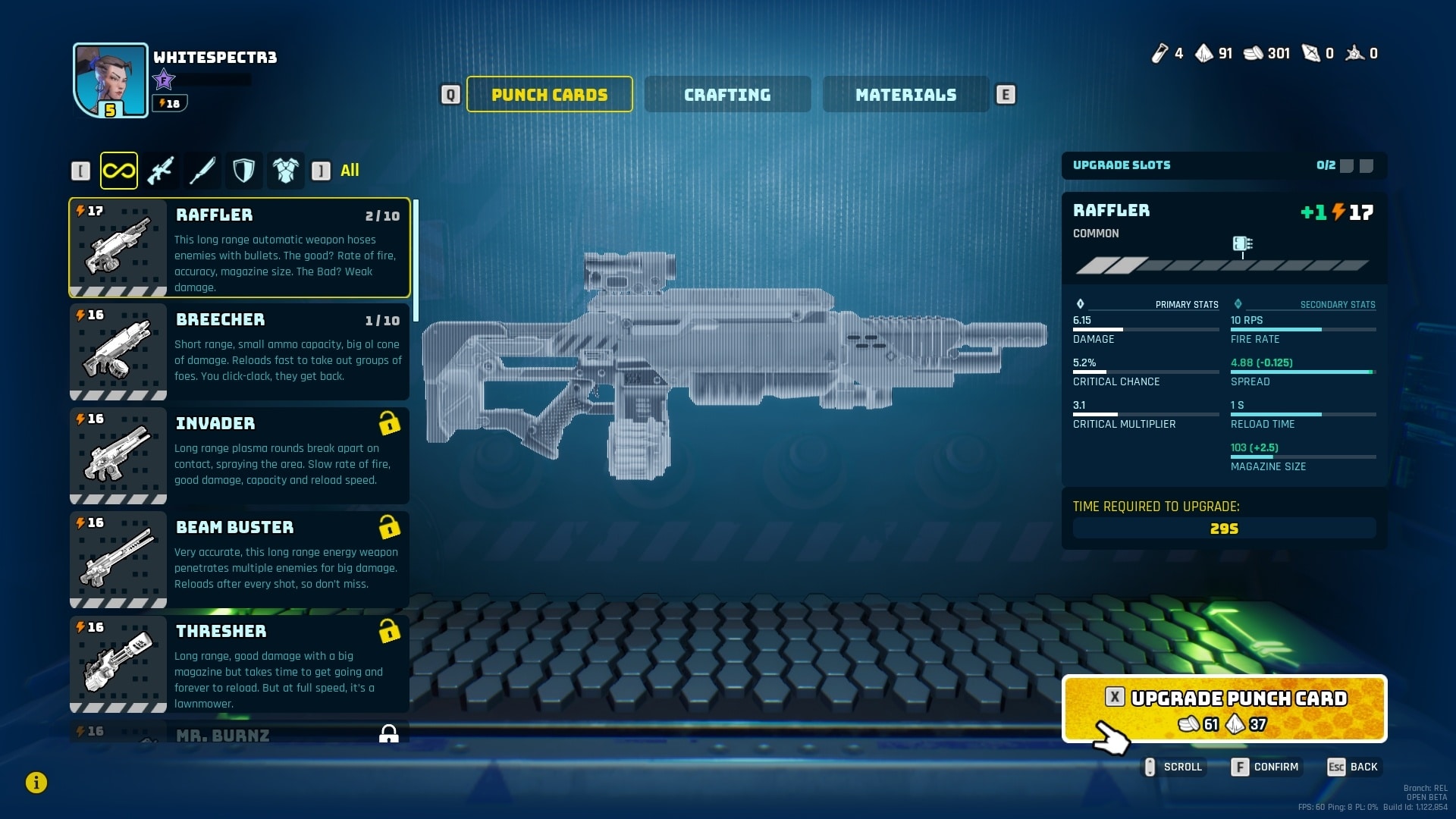The width and height of the screenshot is (1456, 819).
Task: Upgrade the Raffler punch card
Action: pyautogui.click(x=1224, y=709)
